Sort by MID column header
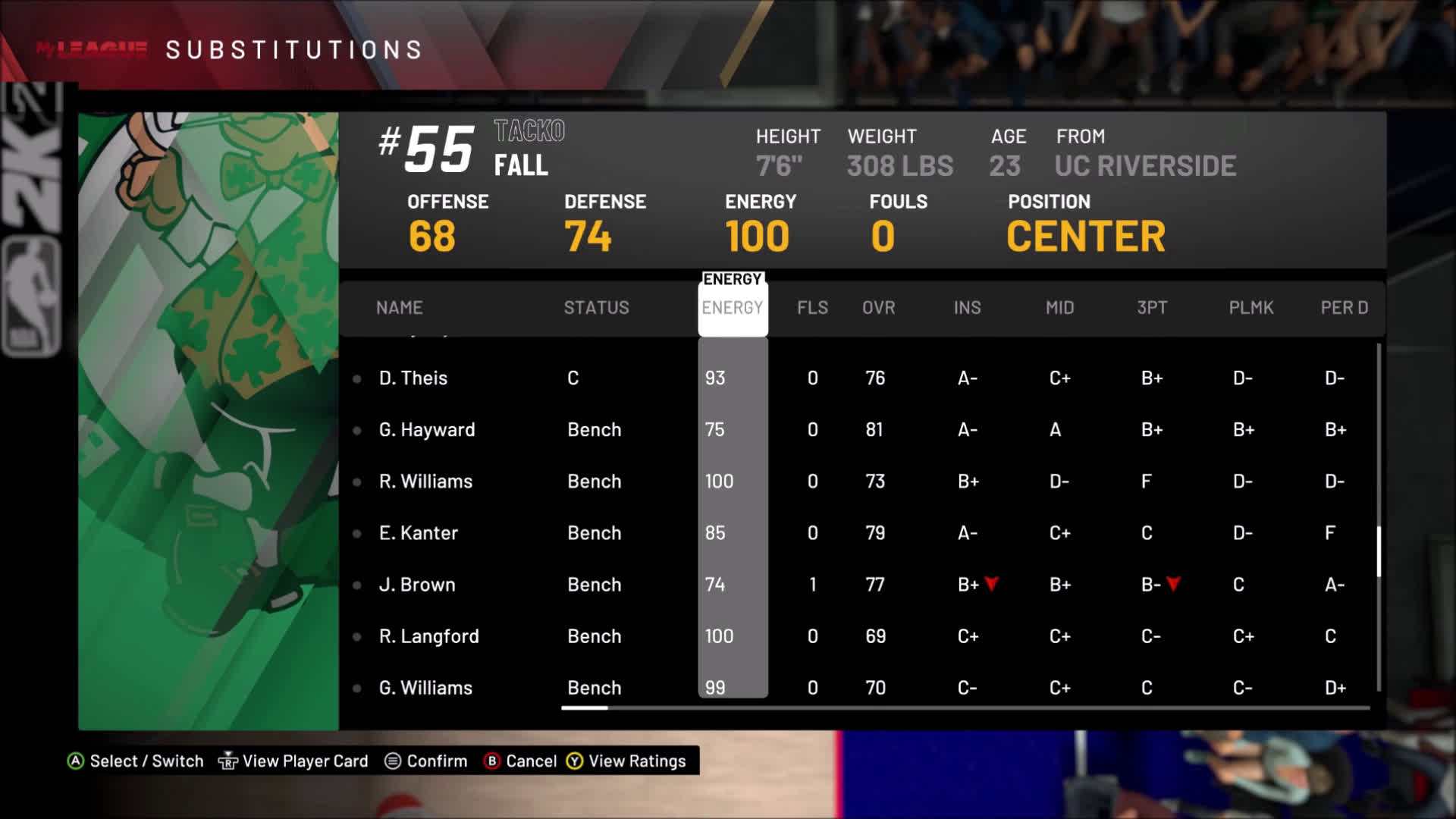 click(1059, 307)
